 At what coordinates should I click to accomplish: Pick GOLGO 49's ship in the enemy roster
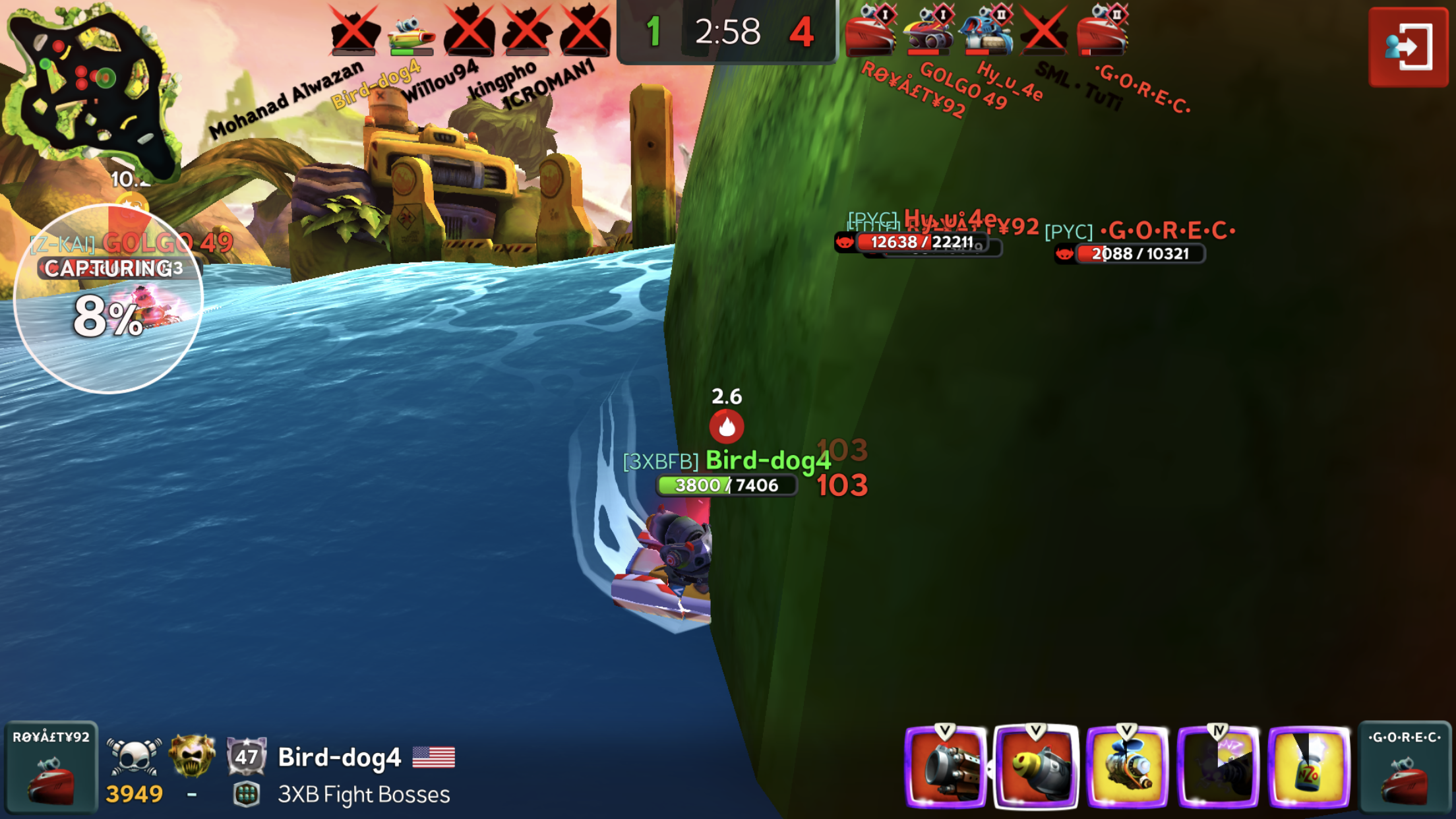[926, 33]
